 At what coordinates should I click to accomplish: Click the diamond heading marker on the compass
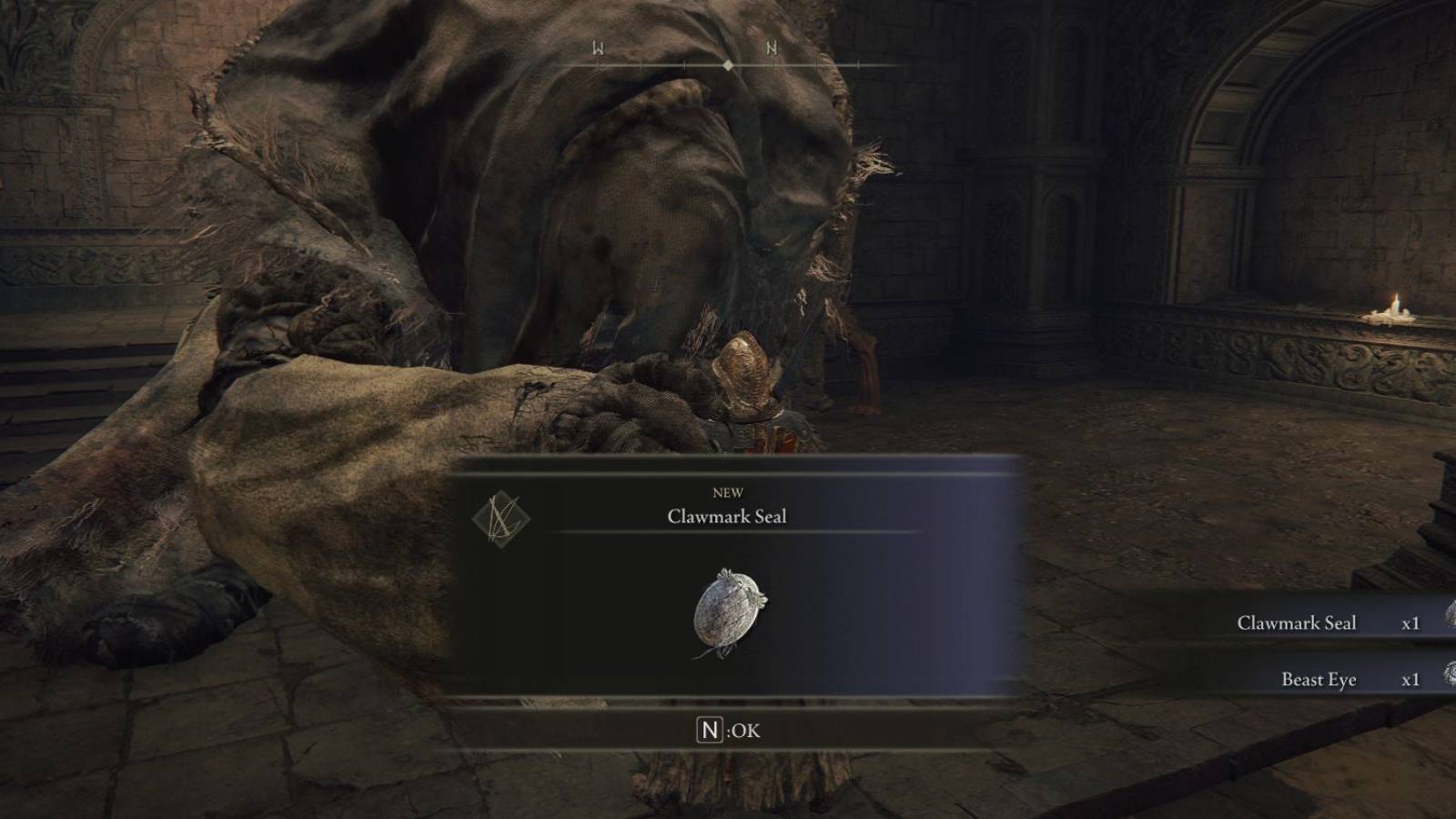(x=729, y=65)
